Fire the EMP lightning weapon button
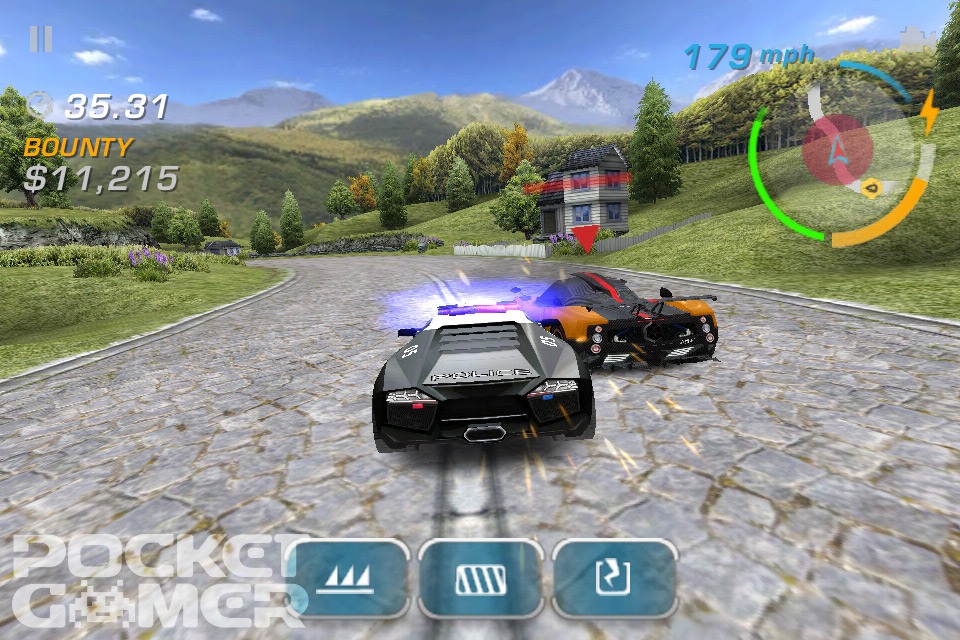 [614, 578]
